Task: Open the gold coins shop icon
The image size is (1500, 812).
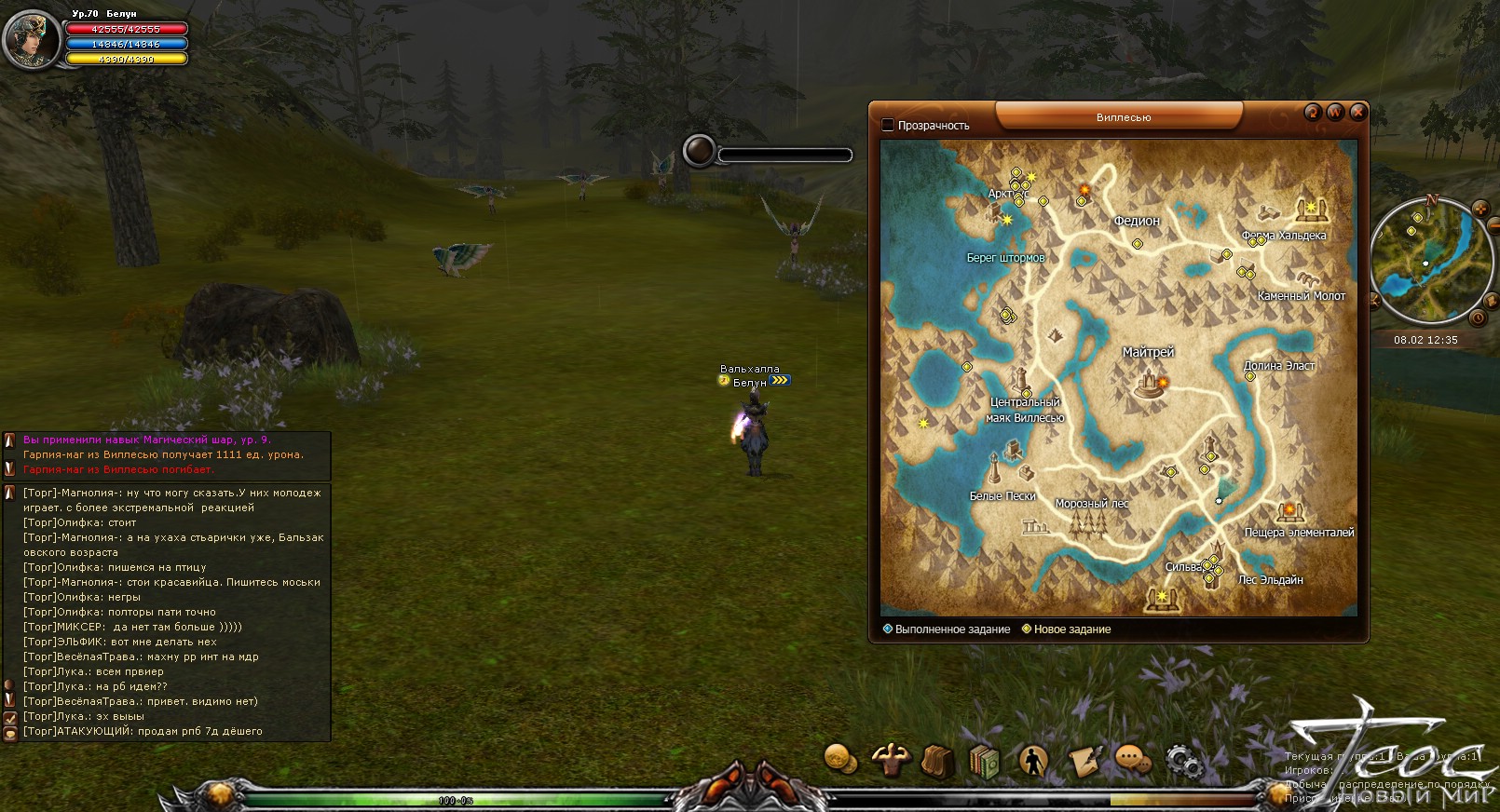Action: pos(840,758)
